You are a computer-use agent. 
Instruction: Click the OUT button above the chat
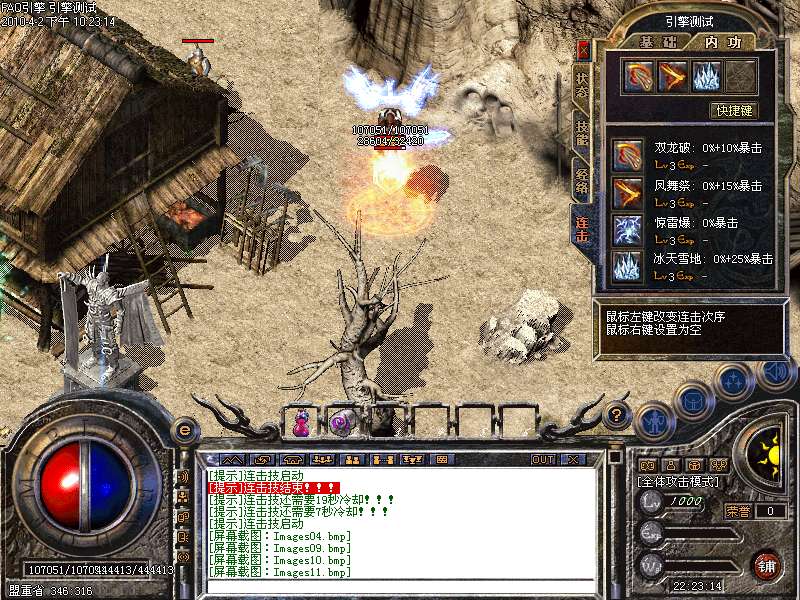pyautogui.click(x=543, y=460)
